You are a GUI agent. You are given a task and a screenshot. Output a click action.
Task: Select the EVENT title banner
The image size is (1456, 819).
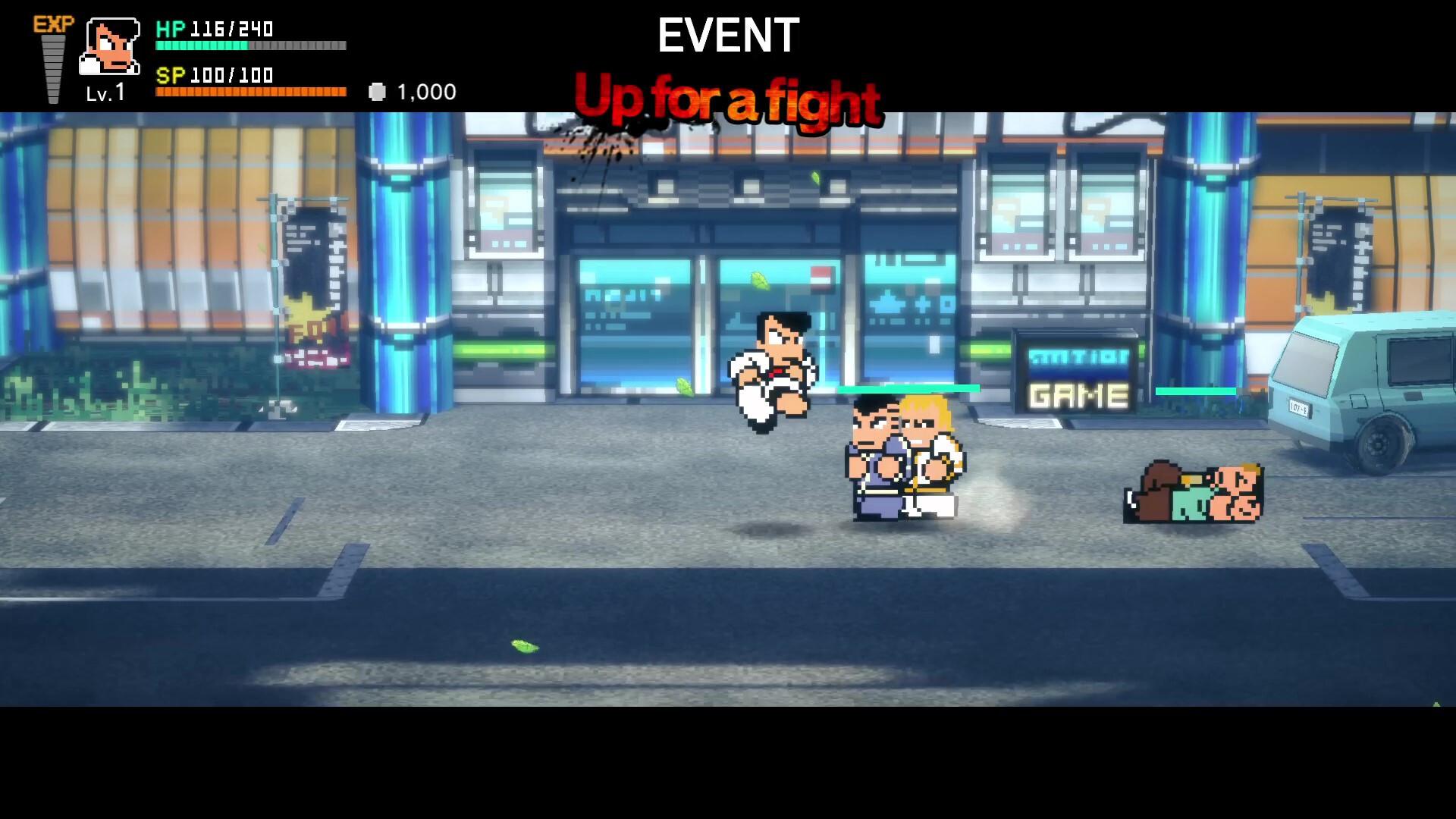point(726,34)
